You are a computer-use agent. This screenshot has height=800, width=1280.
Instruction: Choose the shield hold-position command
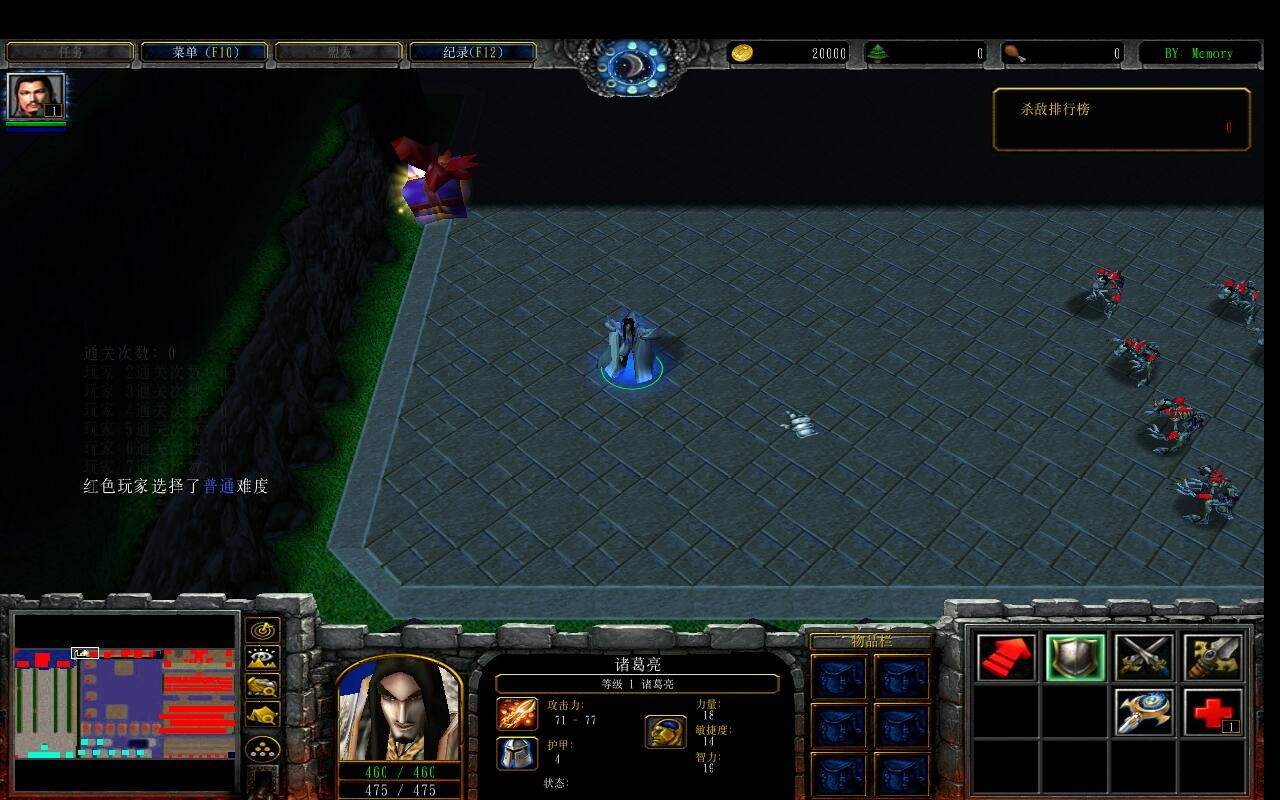point(1075,658)
